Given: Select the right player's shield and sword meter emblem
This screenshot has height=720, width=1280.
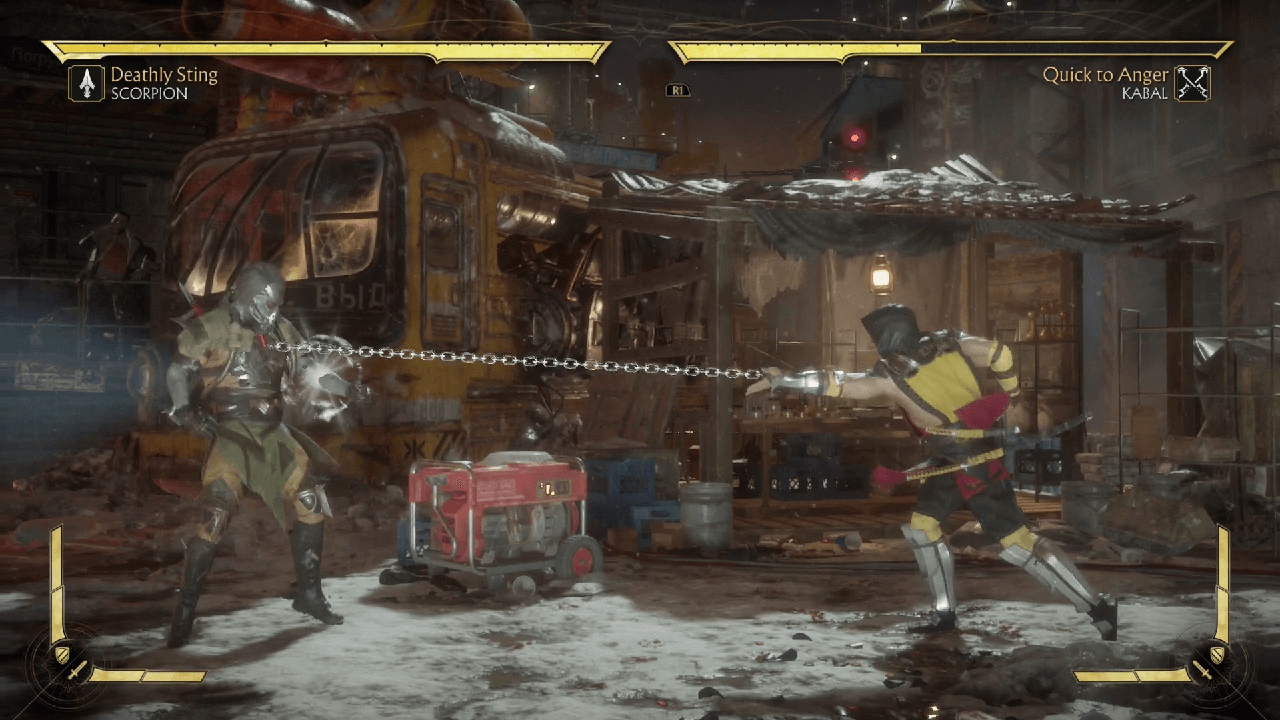Looking at the screenshot, I should [x=1210, y=663].
